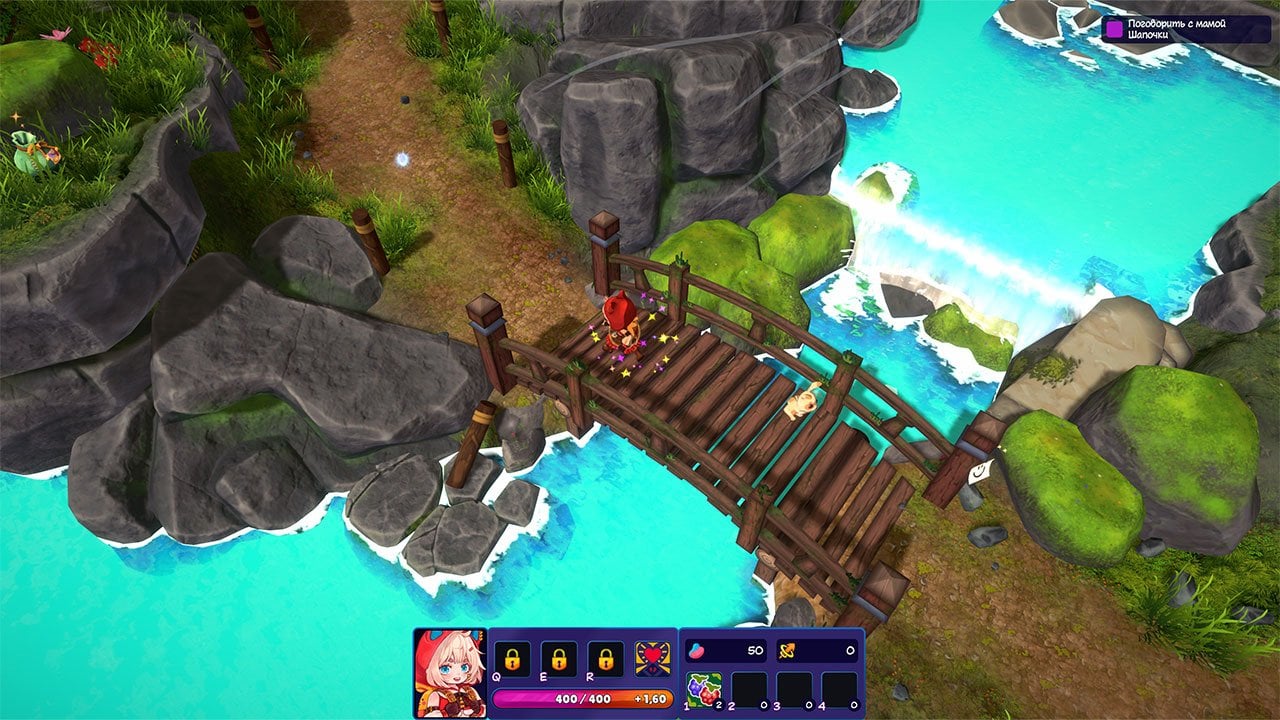The width and height of the screenshot is (1280, 720).
Task: Select the locked R ability slot
Action: tap(605, 659)
